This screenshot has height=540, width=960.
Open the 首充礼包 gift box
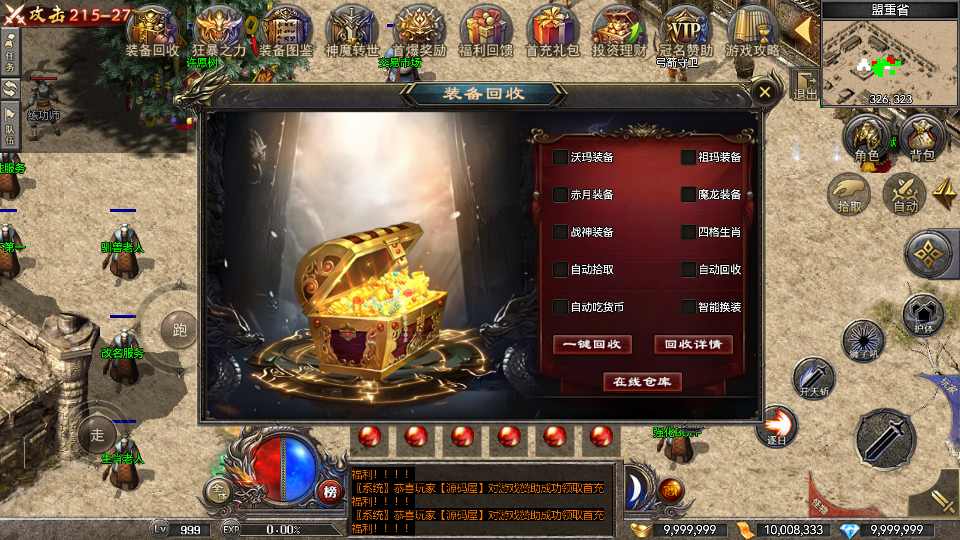pyautogui.click(x=551, y=29)
